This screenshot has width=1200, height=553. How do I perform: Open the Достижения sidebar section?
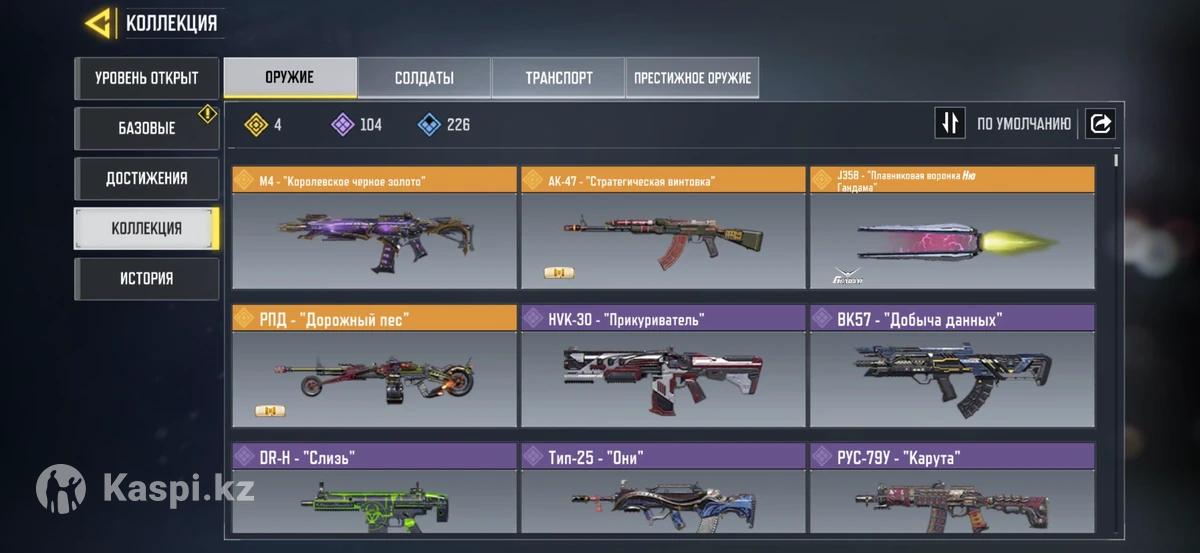tap(146, 178)
